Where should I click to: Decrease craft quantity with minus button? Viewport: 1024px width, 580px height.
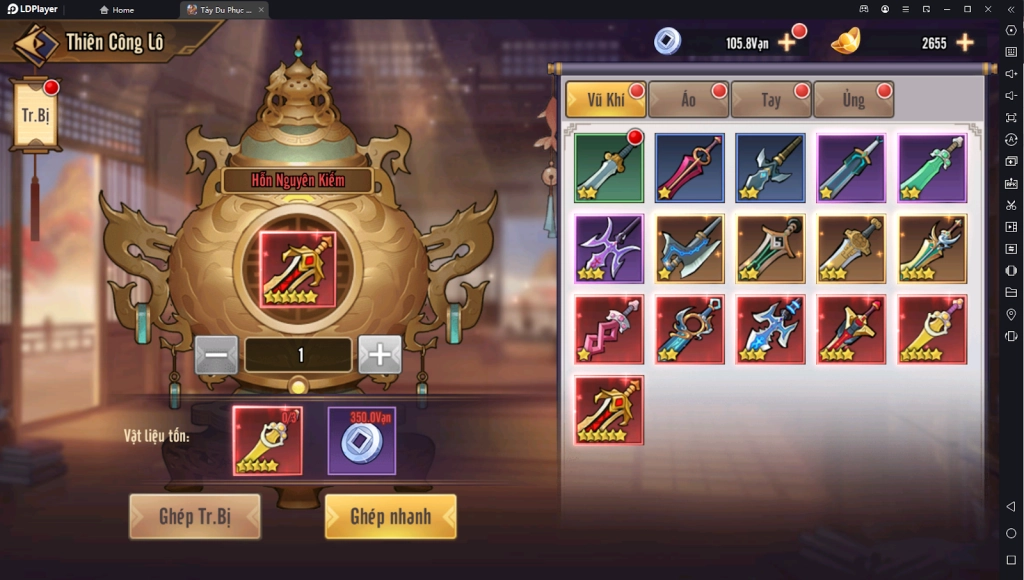click(216, 355)
